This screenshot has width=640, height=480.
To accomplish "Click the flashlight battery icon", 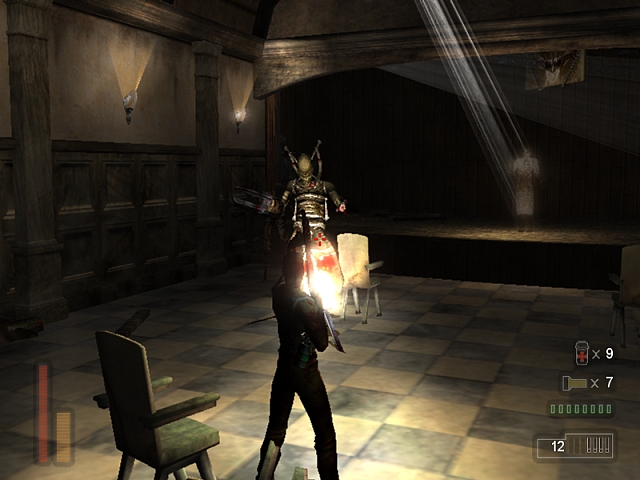I will coord(571,383).
